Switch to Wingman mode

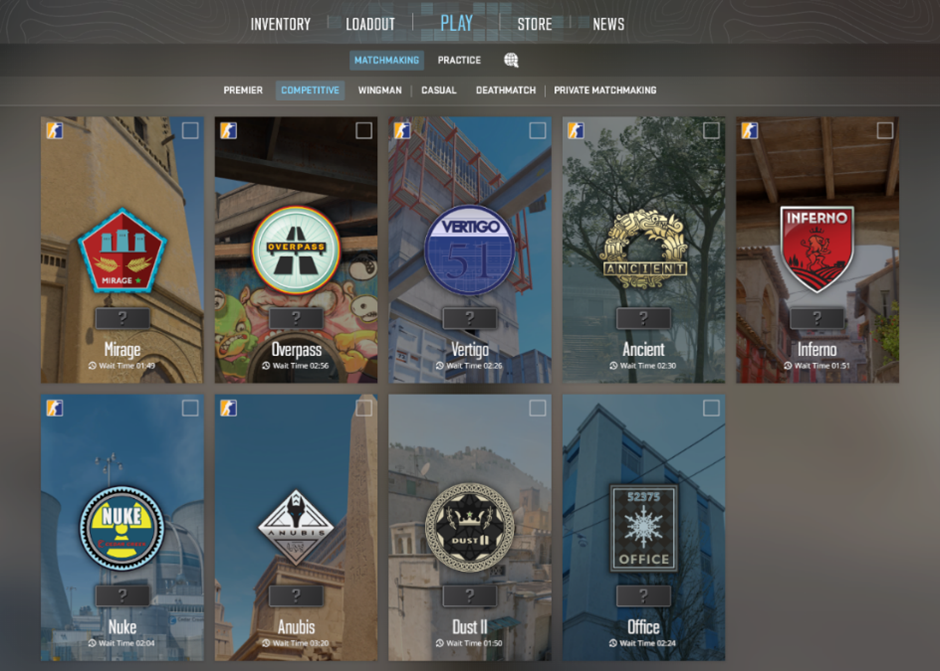tap(380, 90)
